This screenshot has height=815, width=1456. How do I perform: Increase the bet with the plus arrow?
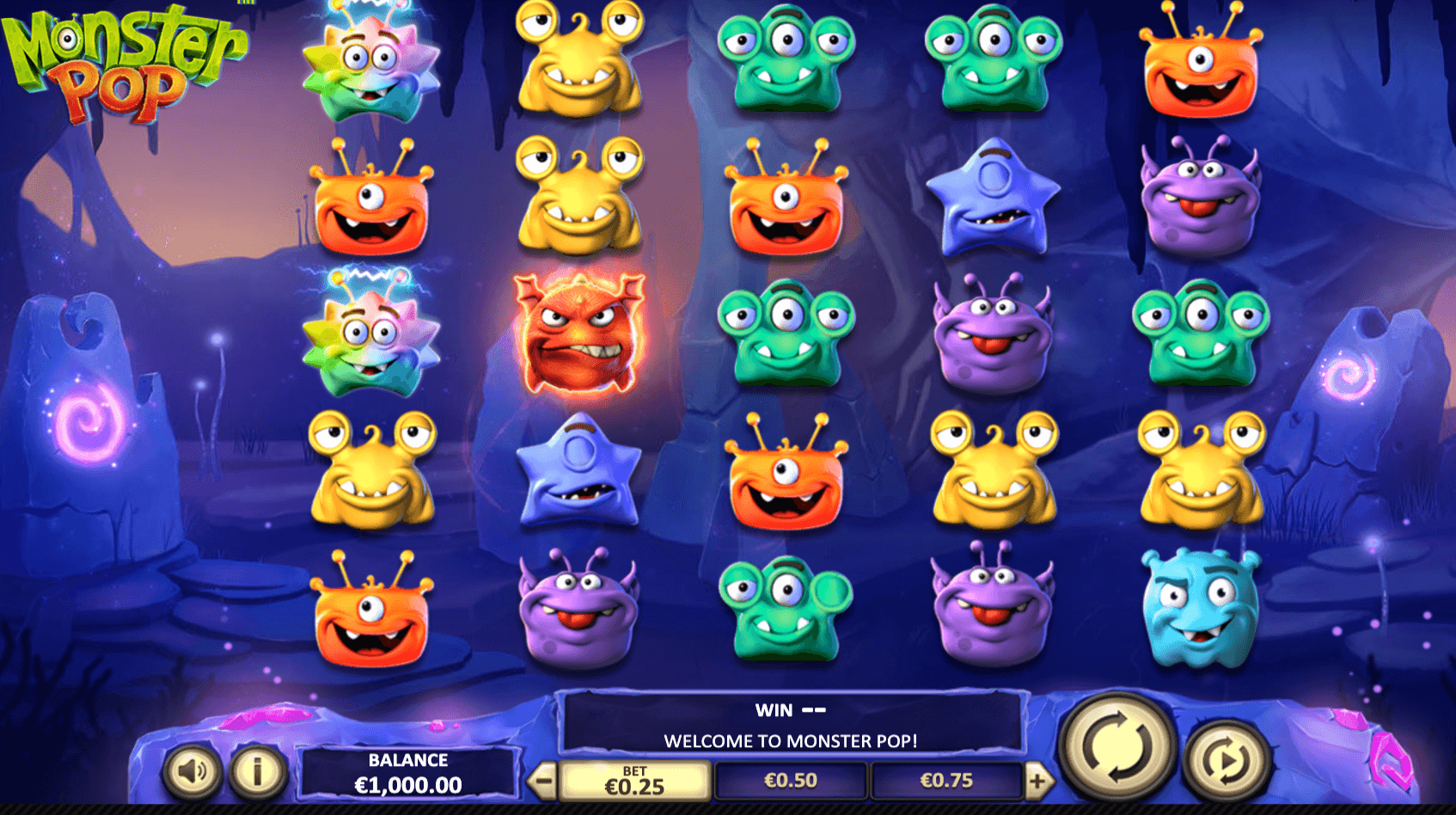coord(1038,781)
